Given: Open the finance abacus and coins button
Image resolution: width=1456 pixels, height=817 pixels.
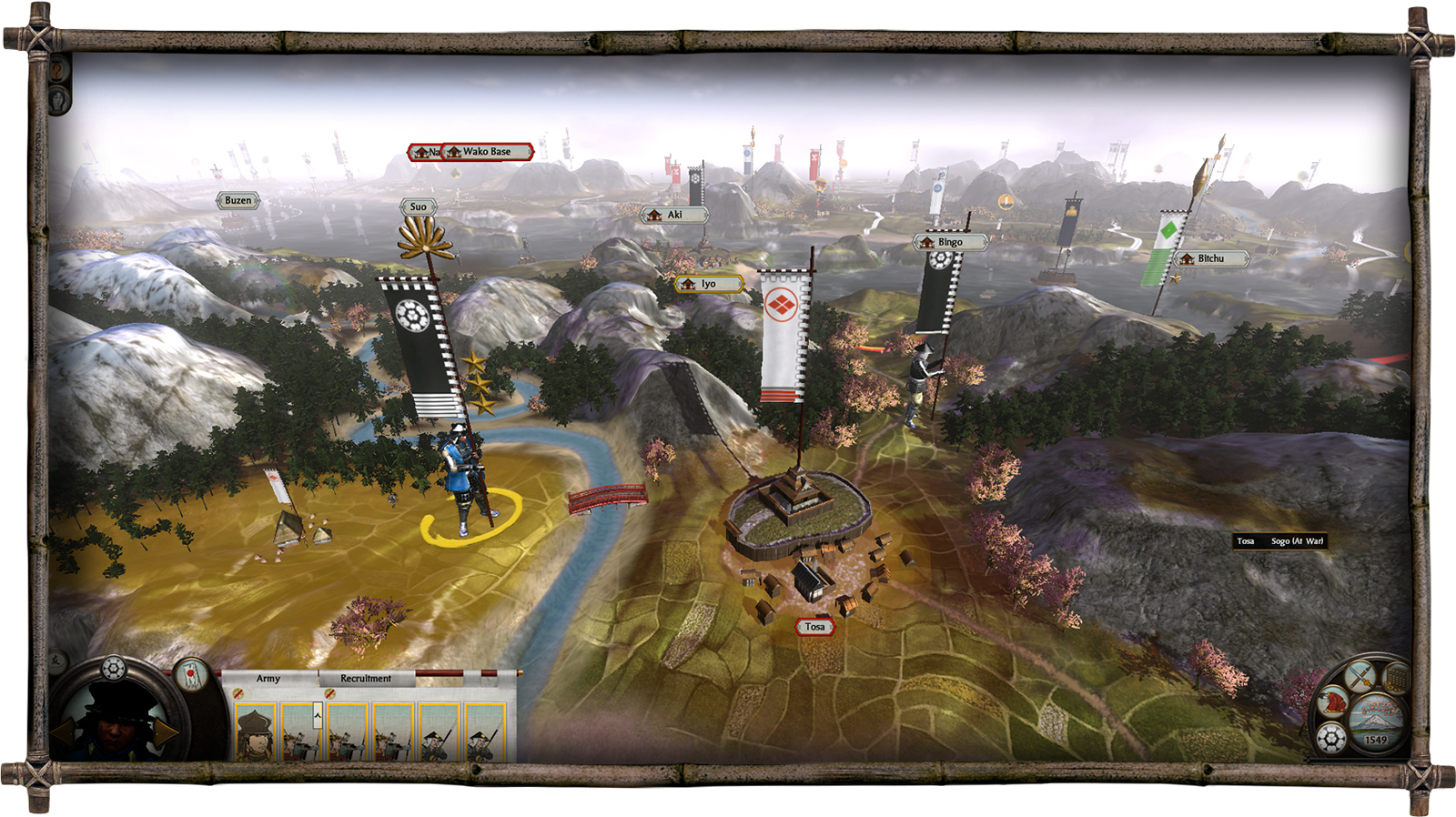Looking at the screenshot, I should click(x=1396, y=679).
